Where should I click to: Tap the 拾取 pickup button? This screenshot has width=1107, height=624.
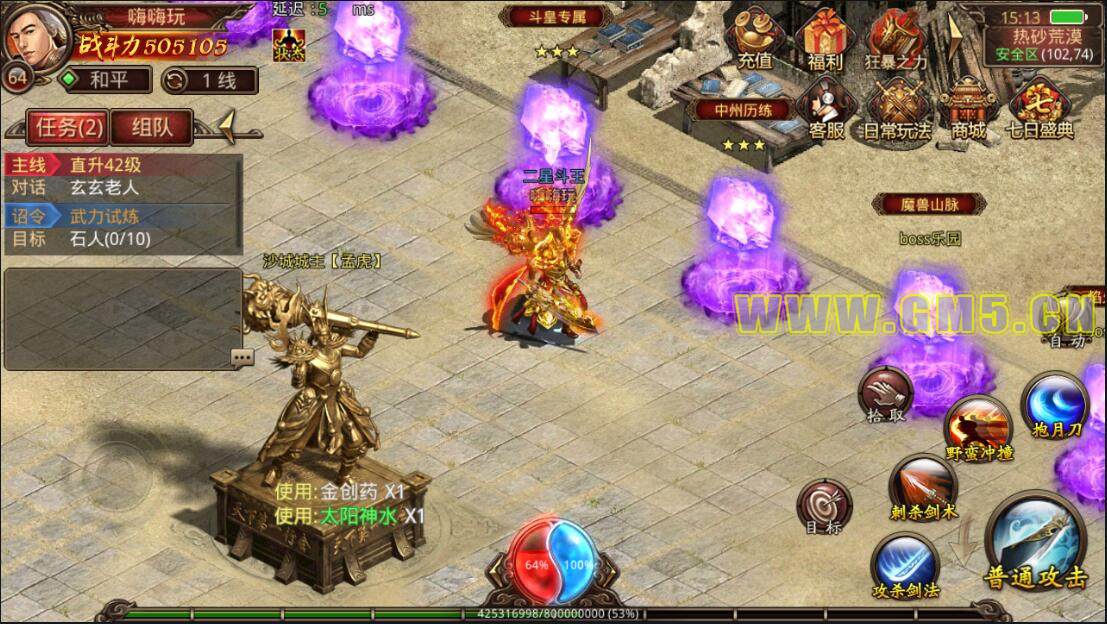point(885,394)
